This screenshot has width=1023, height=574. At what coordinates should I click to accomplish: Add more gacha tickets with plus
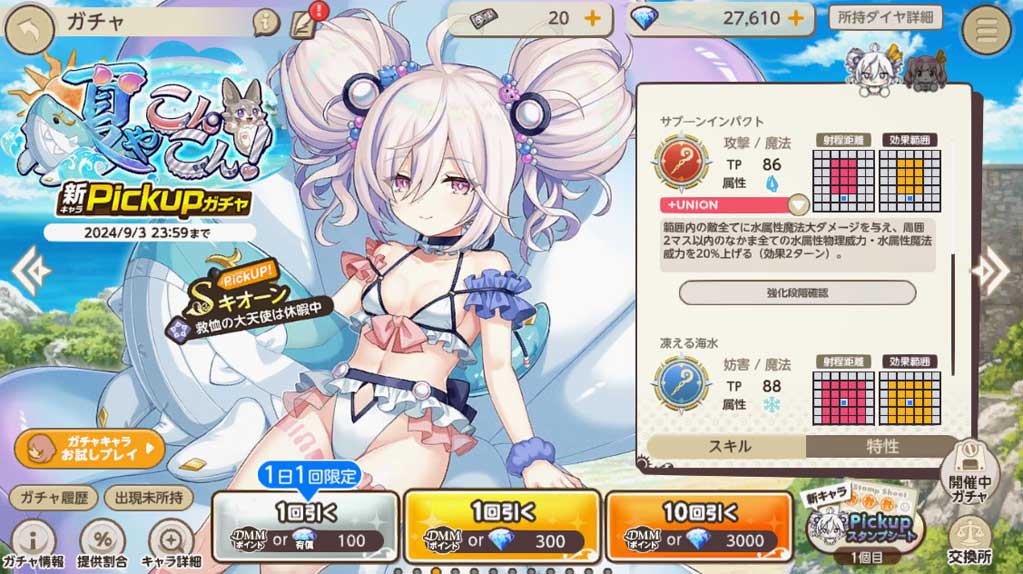[591, 18]
